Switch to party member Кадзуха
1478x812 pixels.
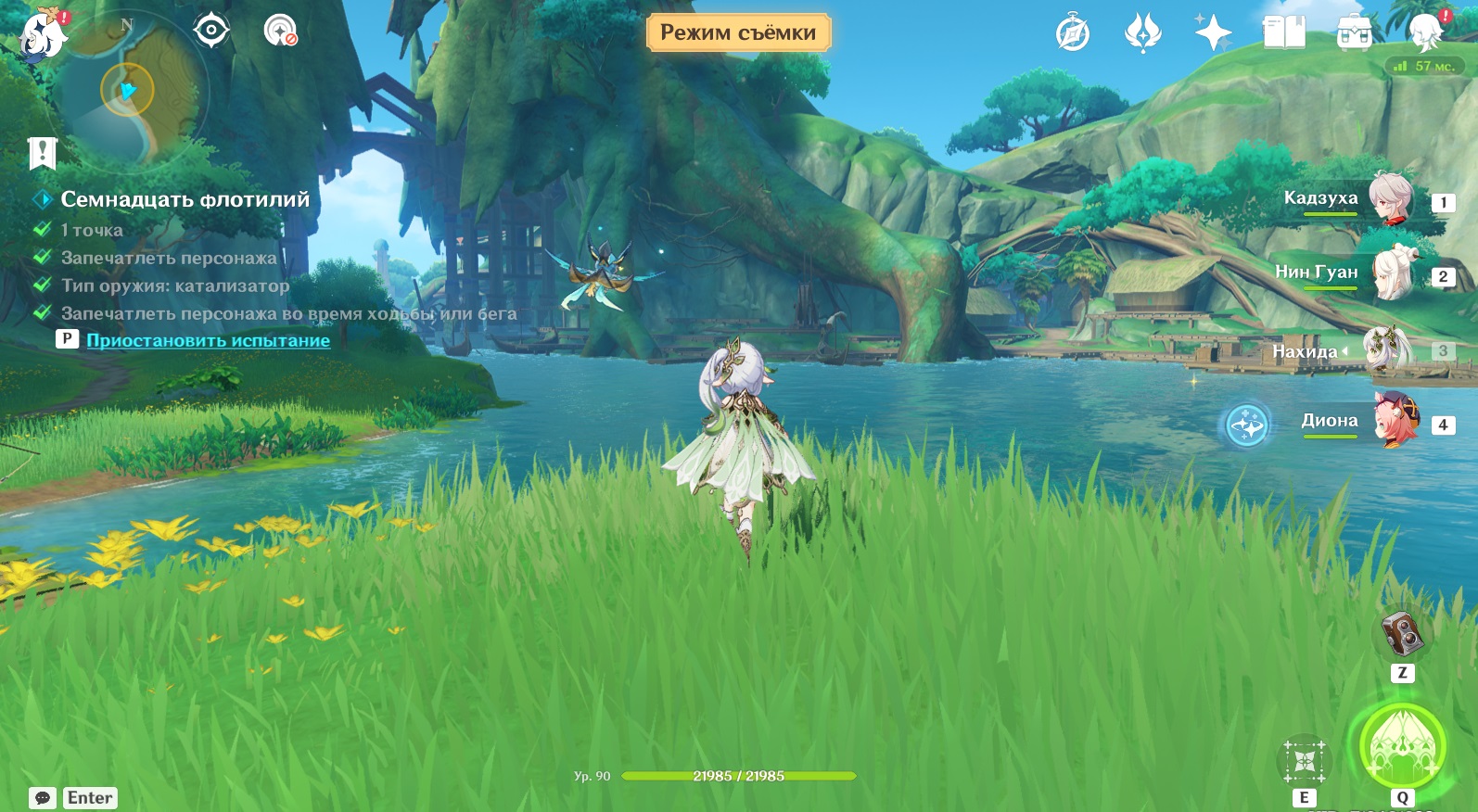click(1391, 199)
